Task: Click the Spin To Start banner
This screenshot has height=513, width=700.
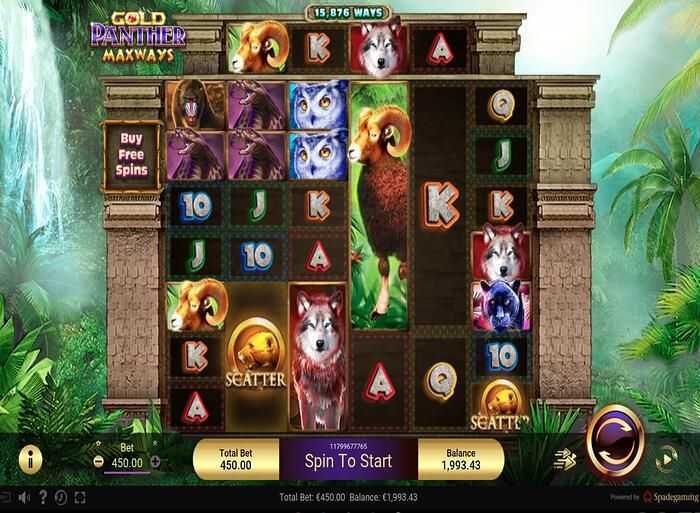Action: coord(347,461)
